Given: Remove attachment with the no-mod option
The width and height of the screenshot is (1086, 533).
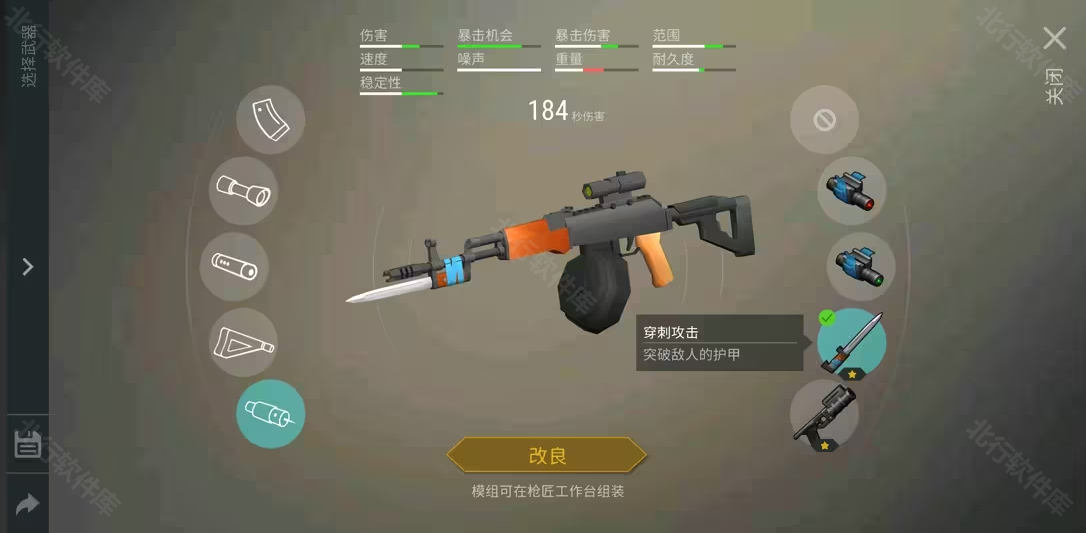Looking at the screenshot, I should (x=824, y=120).
